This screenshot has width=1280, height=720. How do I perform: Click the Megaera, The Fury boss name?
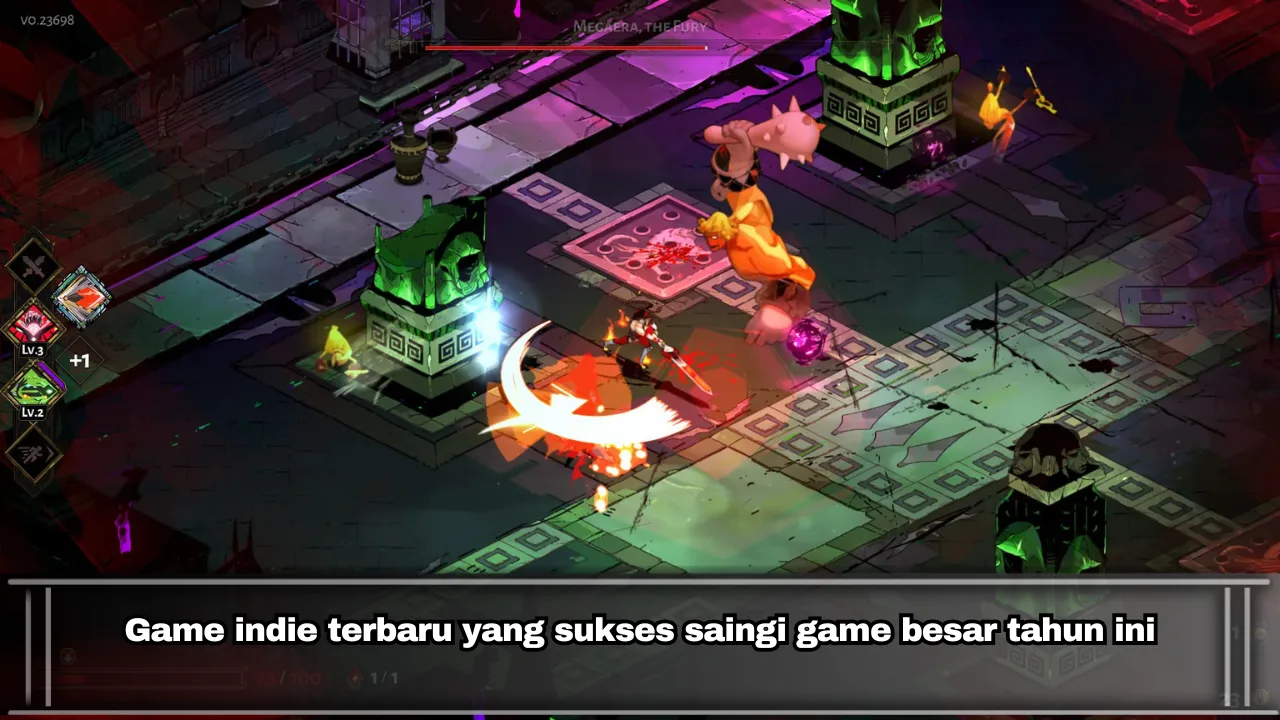tap(640, 28)
